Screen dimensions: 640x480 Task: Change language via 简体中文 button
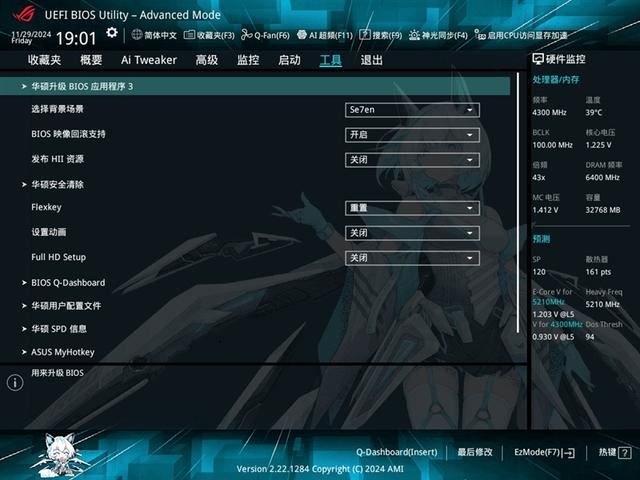click(x=154, y=35)
